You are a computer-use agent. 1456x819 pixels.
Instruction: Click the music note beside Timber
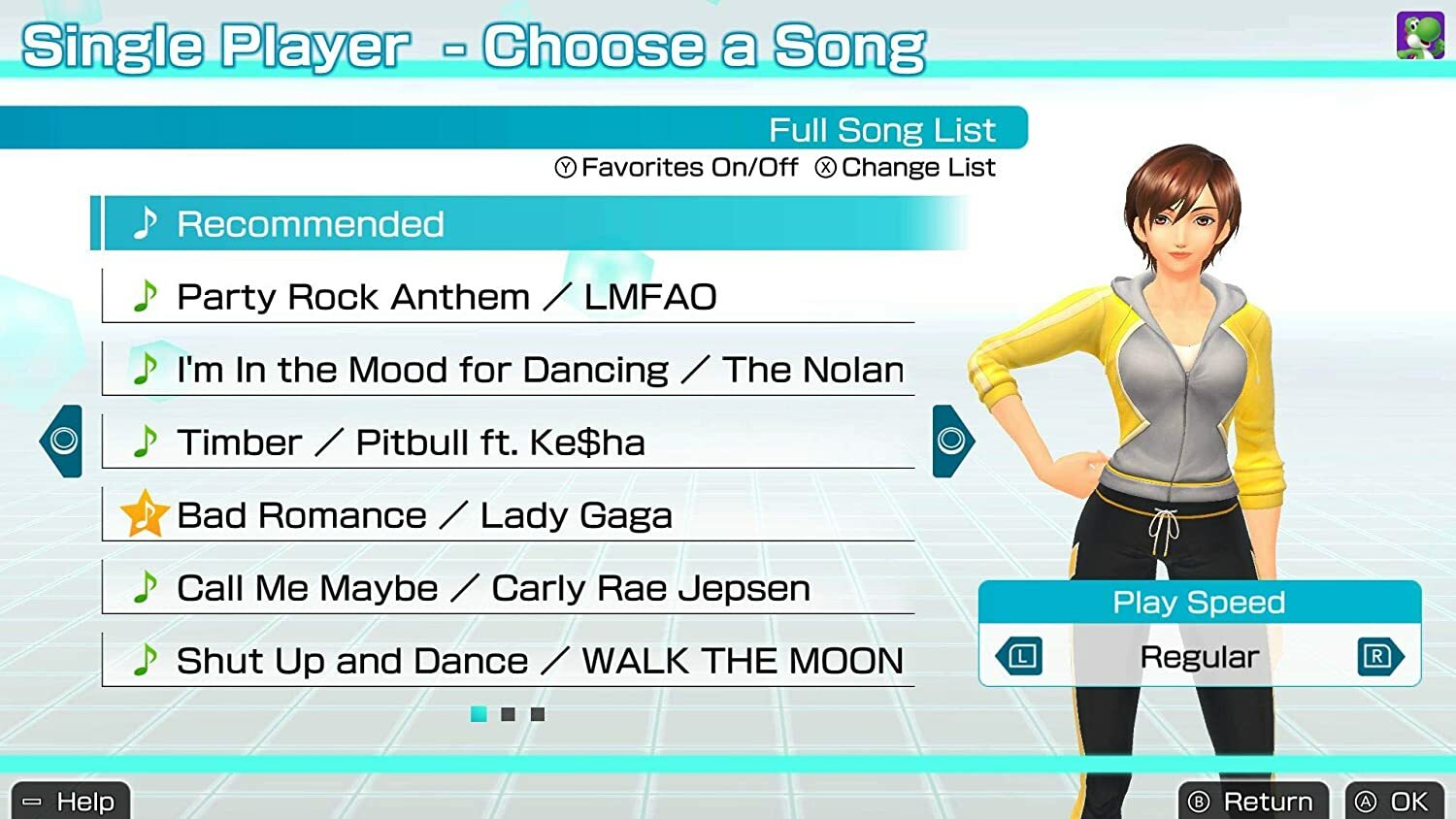[x=147, y=442]
